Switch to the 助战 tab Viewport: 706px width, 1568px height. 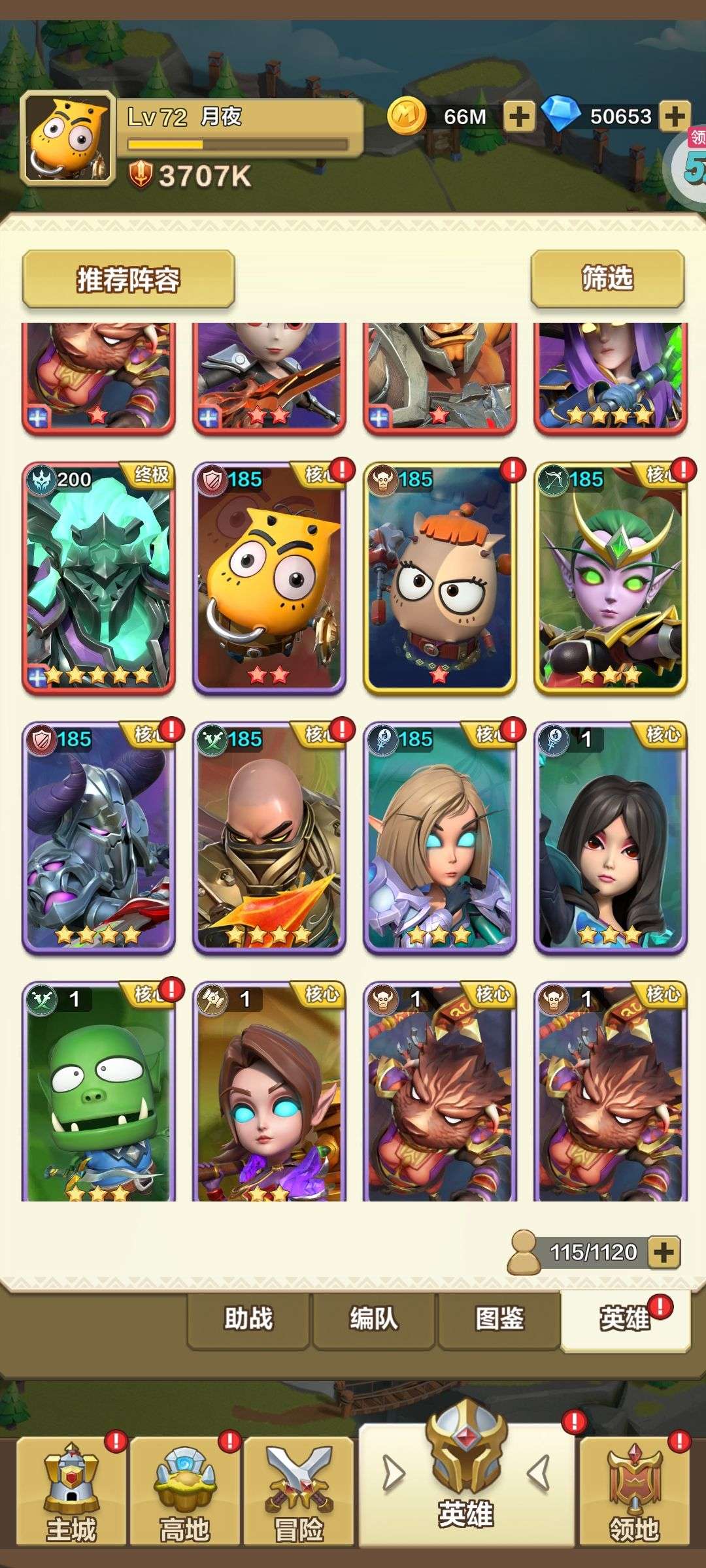248,1319
